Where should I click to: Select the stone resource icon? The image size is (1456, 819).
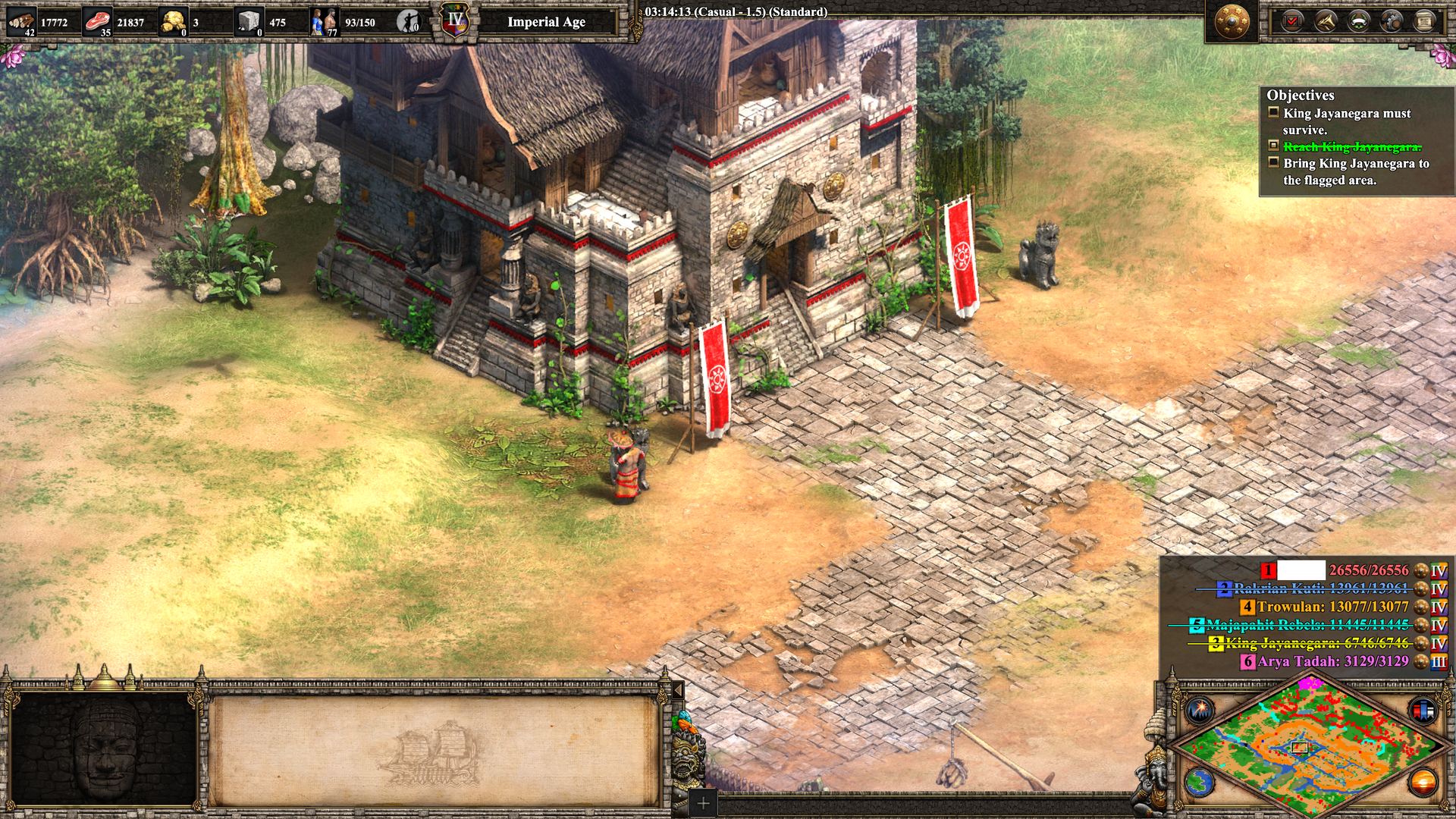[249, 21]
